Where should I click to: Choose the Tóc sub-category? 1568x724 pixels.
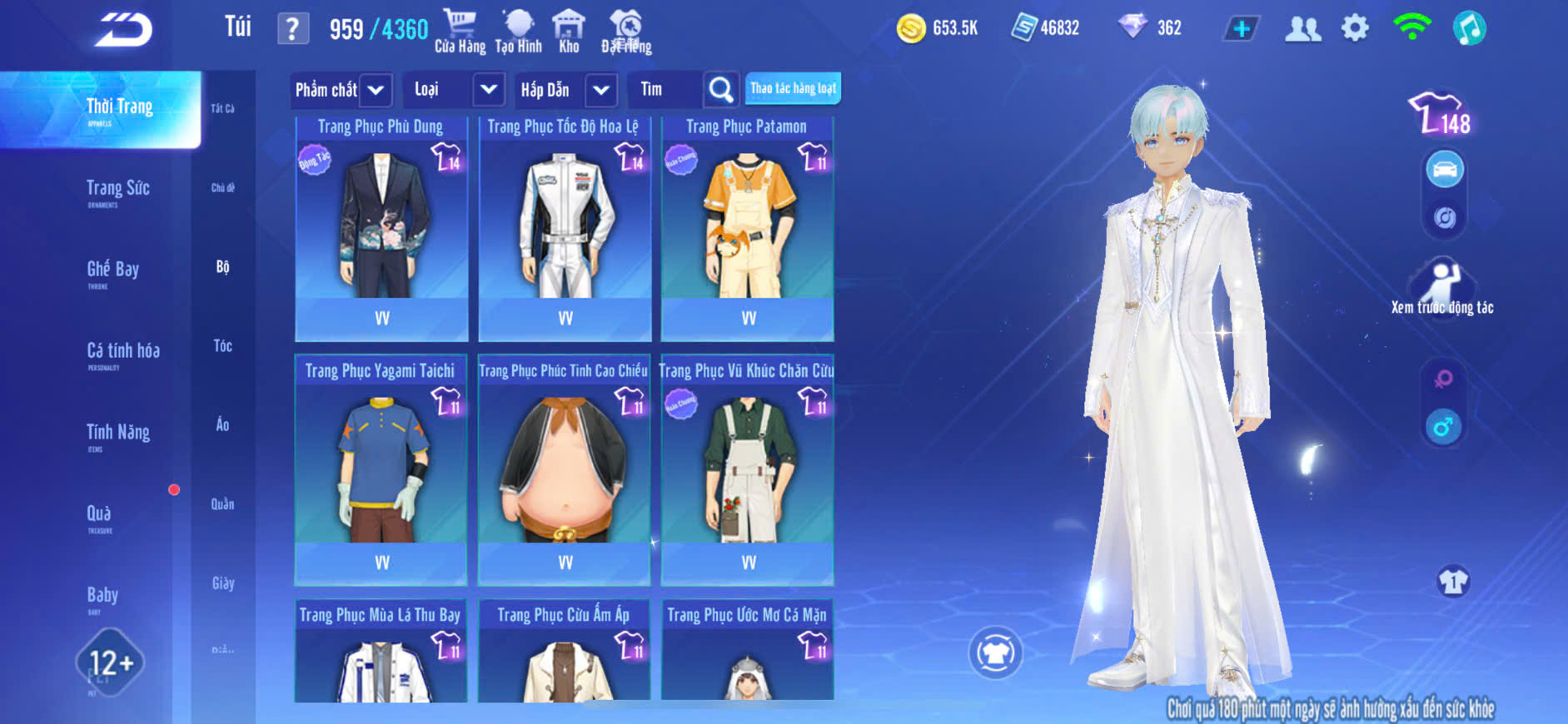(x=222, y=345)
